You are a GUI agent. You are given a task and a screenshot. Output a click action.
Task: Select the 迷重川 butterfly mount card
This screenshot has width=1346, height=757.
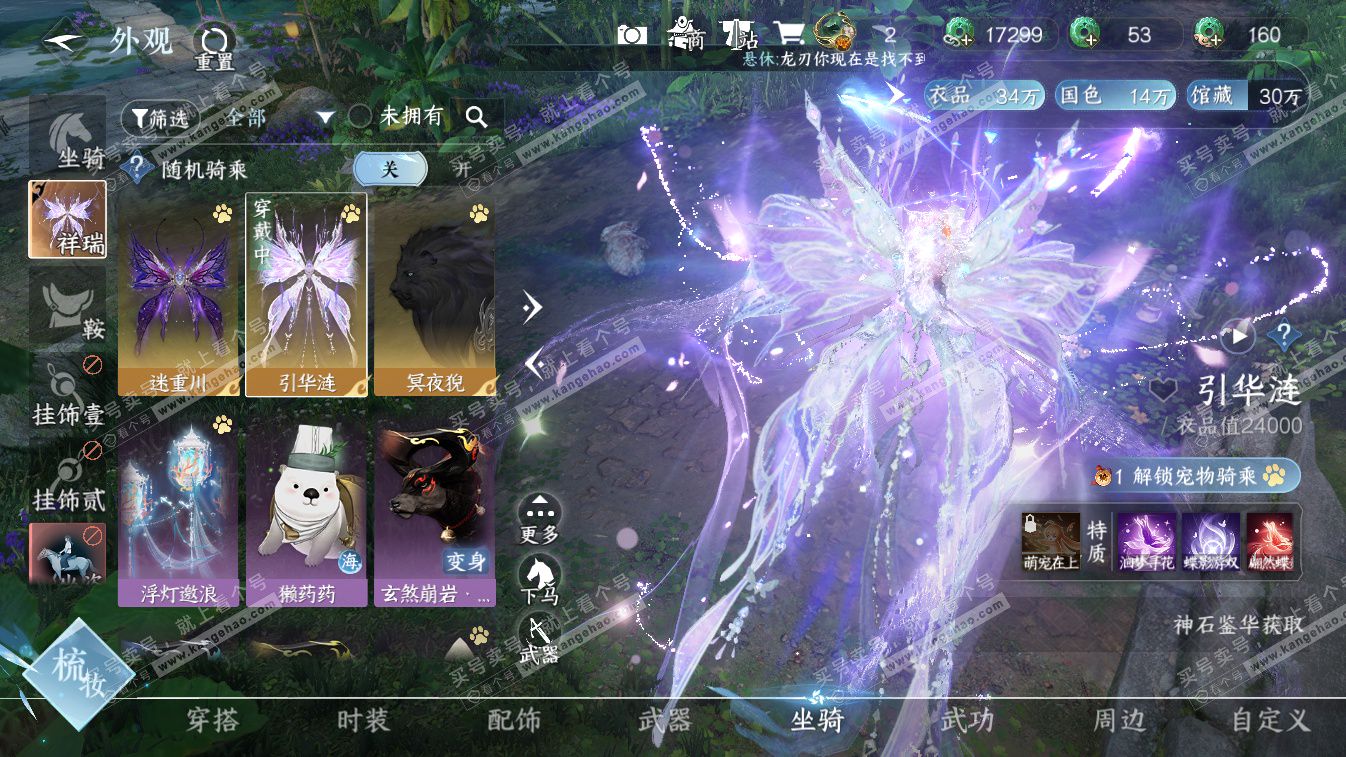click(x=179, y=294)
